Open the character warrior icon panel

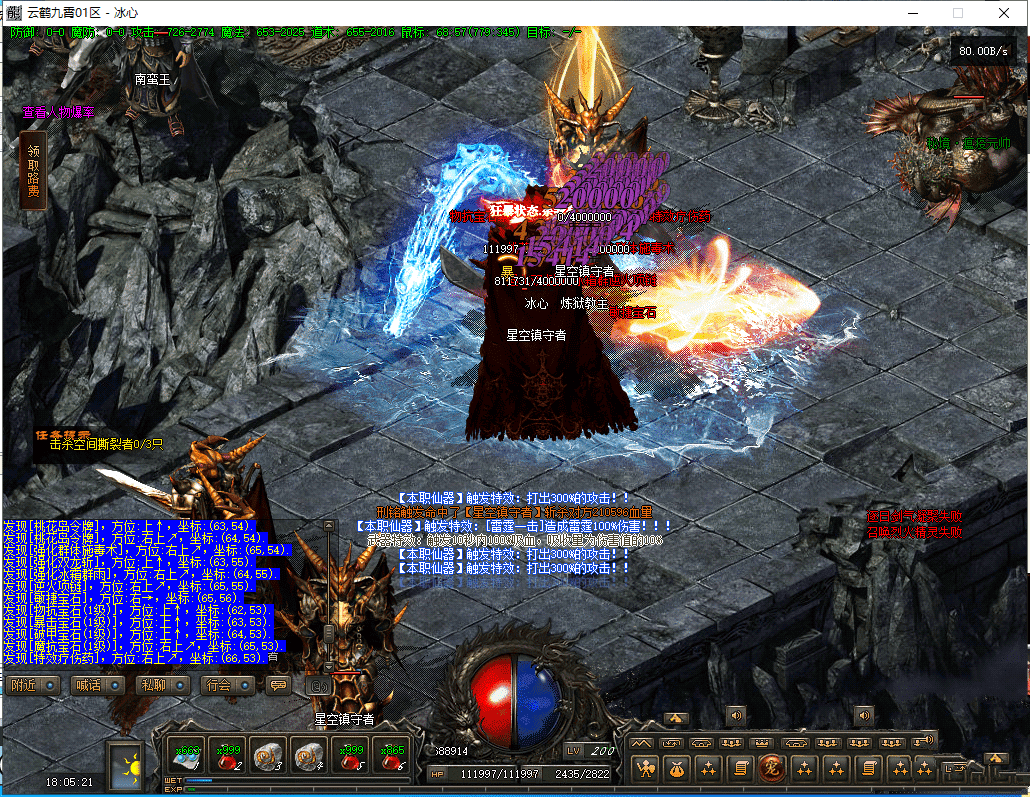[x=646, y=768]
